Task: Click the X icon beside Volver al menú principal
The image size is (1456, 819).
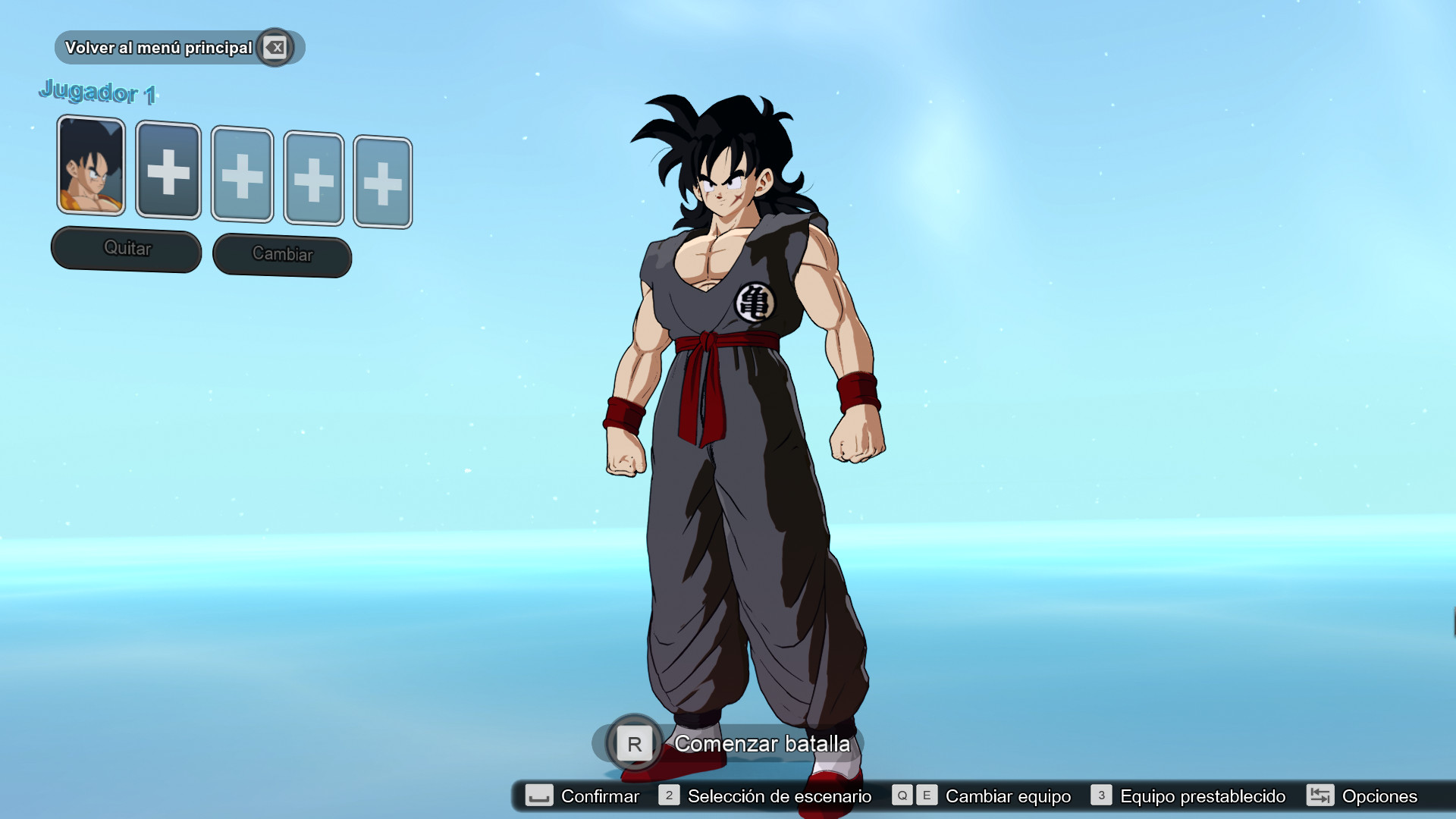Action: pos(275,47)
